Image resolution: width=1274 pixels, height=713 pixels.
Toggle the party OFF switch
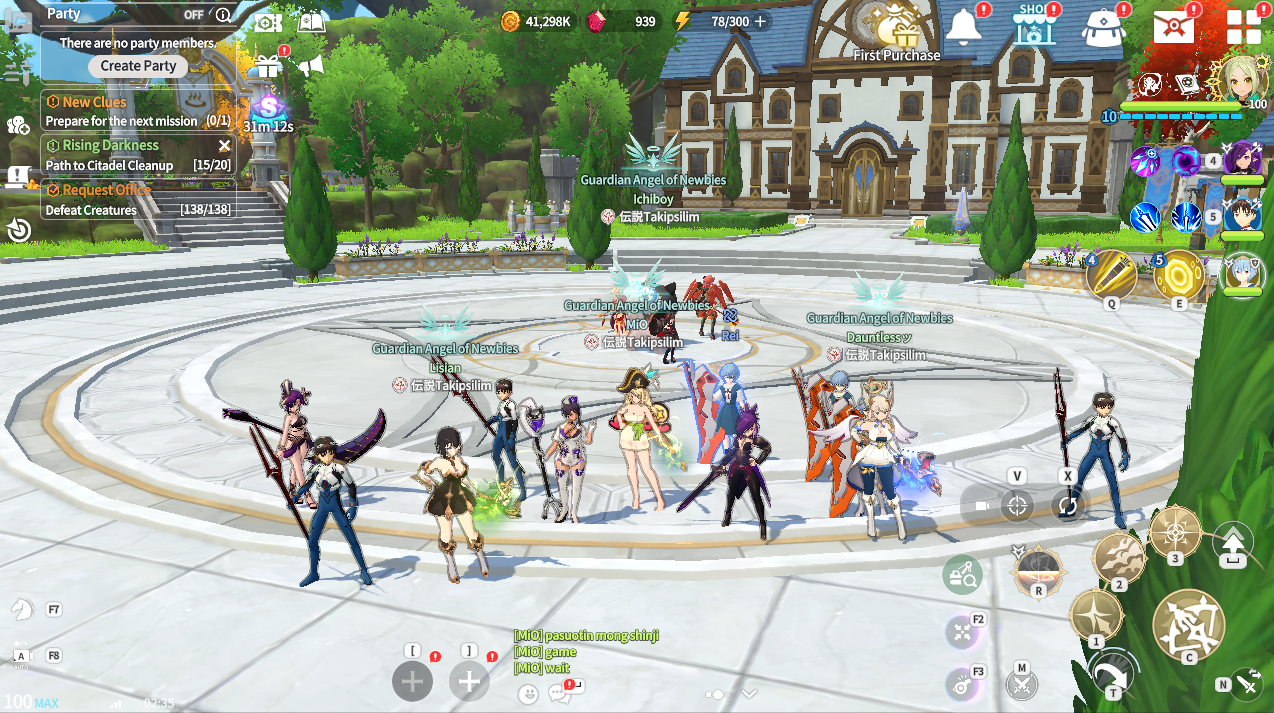(194, 15)
